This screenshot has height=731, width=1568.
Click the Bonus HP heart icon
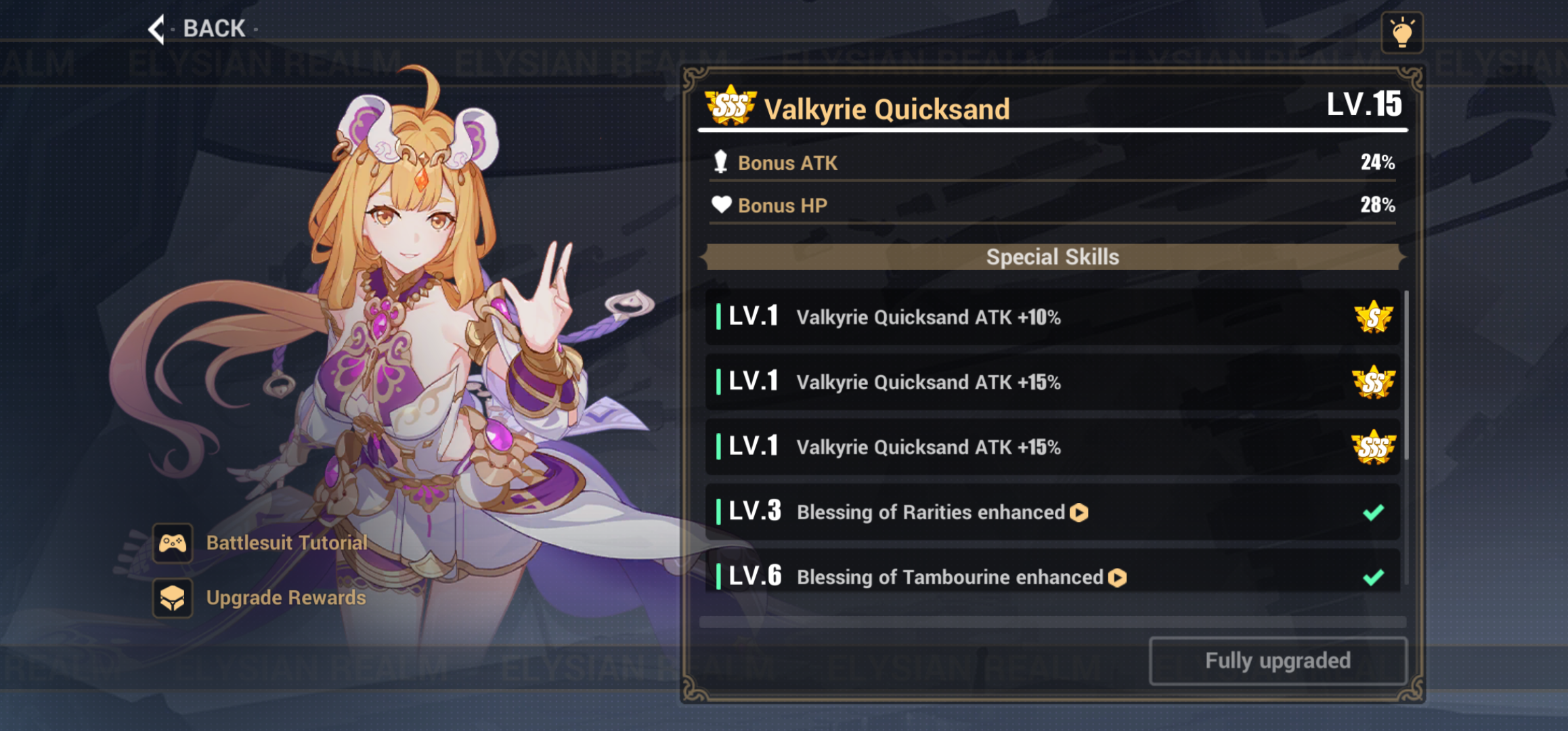(x=722, y=204)
